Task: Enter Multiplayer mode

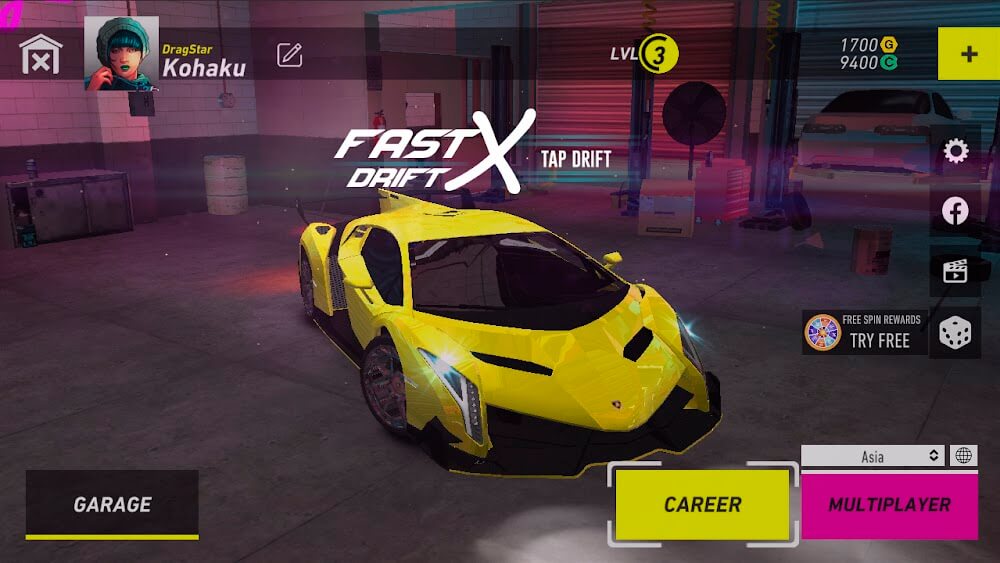Action: pos(889,504)
